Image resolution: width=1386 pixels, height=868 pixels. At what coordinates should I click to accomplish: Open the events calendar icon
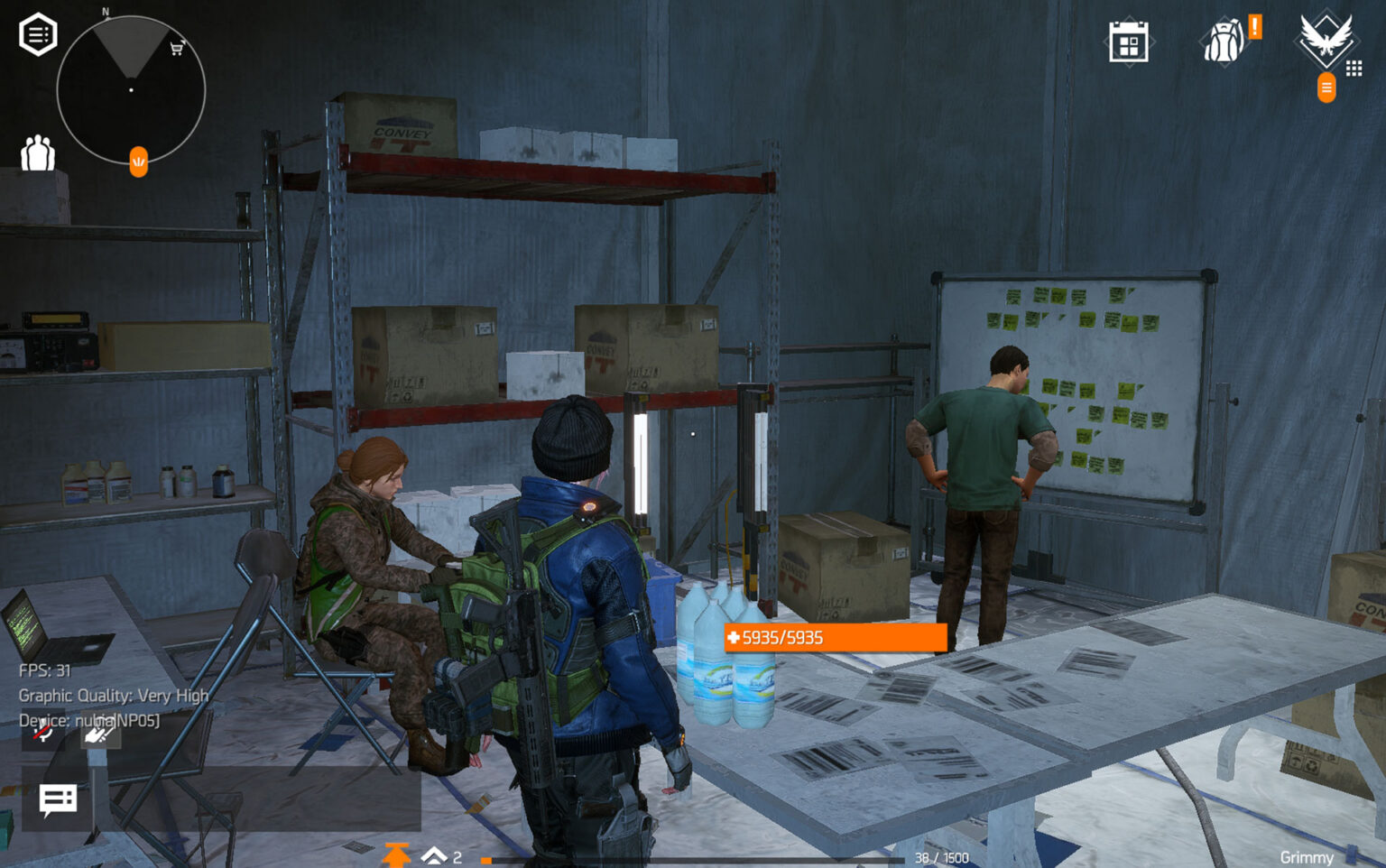pyautogui.click(x=1128, y=40)
